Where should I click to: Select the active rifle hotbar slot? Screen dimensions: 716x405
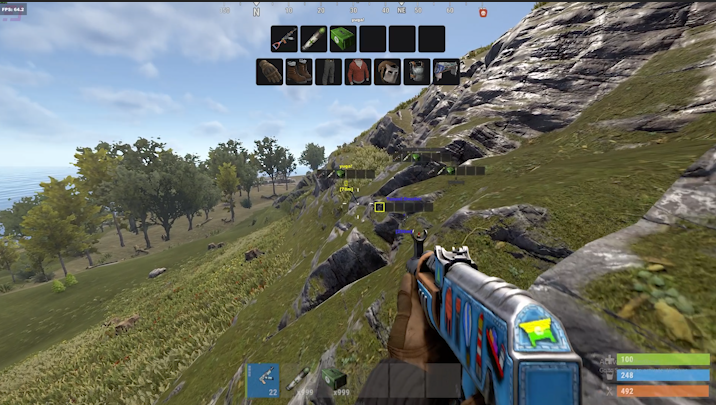[x=264, y=380]
